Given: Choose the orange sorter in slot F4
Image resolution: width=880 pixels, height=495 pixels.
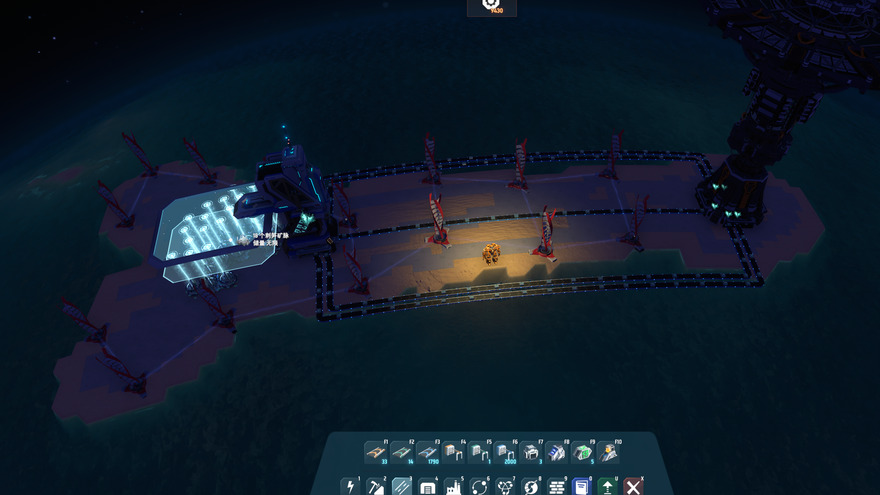Looking at the screenshot, I should [453, 452].
